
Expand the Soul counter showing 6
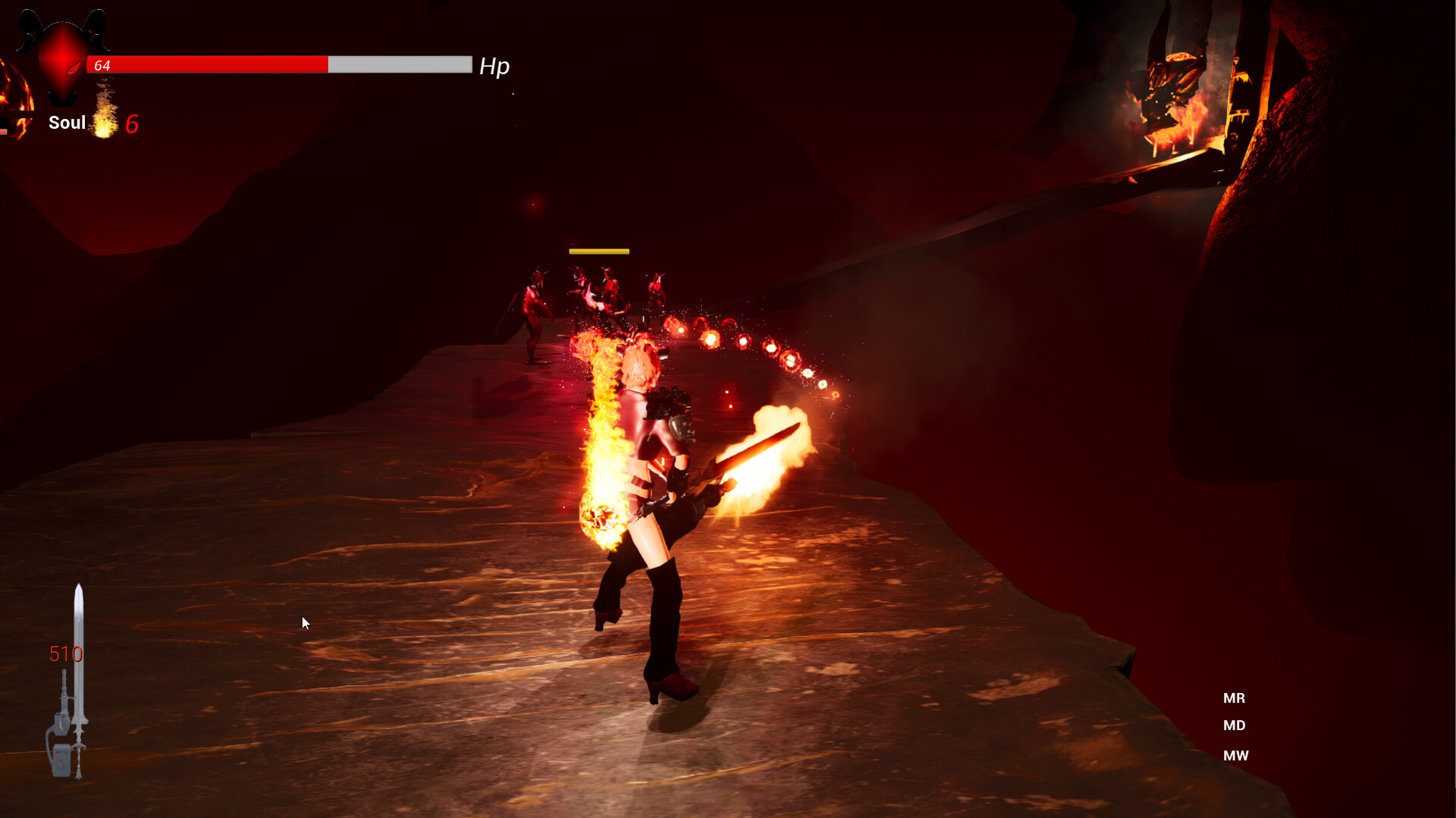pyautogui.click(x=133, y=124)
